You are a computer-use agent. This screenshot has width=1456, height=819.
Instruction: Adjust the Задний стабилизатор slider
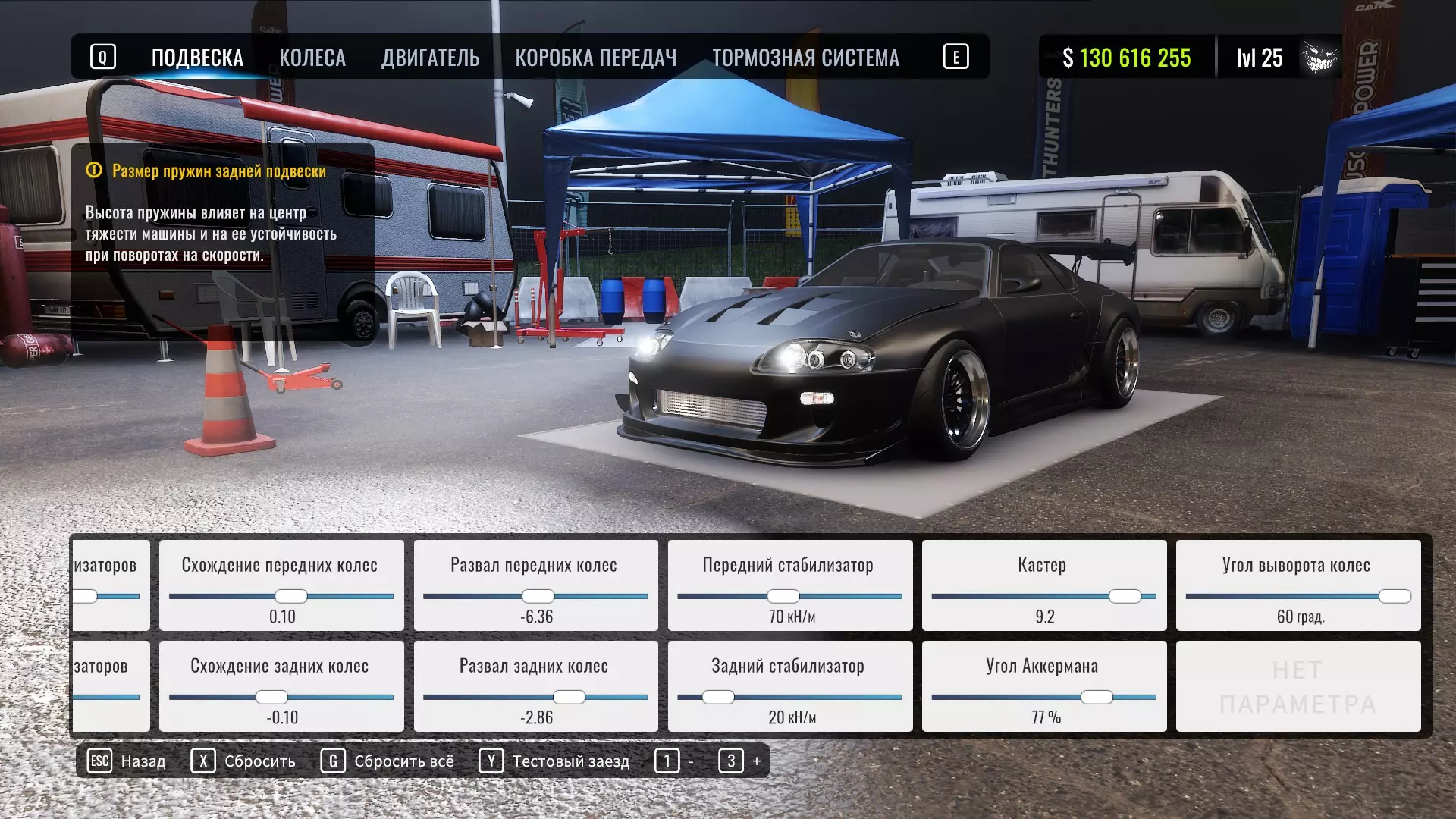tap(718, 697)
